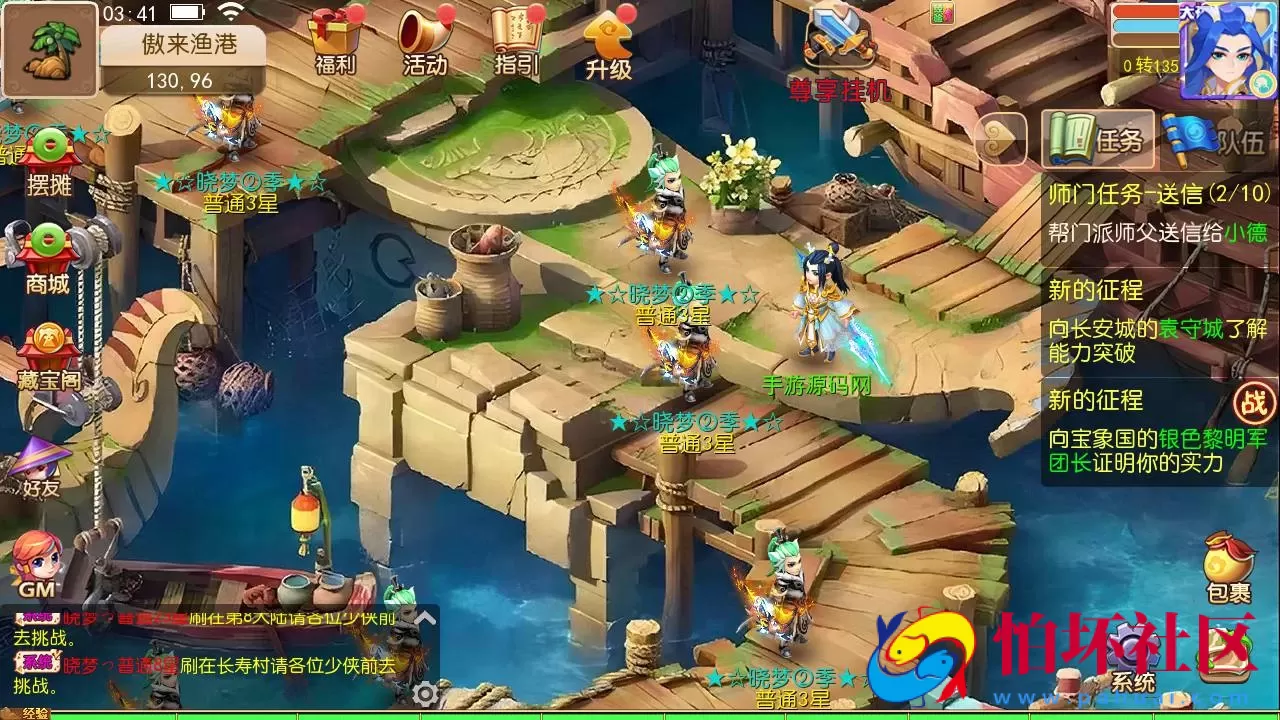This screenshot has width=1280, height=720.
Task: Switch to the 任务 quest tab
Action: (x=1095, y=140)
